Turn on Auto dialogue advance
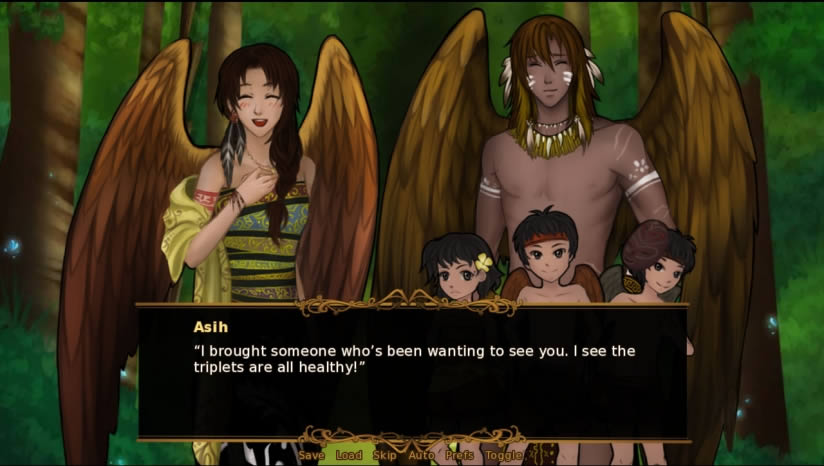 pos(421,456)
